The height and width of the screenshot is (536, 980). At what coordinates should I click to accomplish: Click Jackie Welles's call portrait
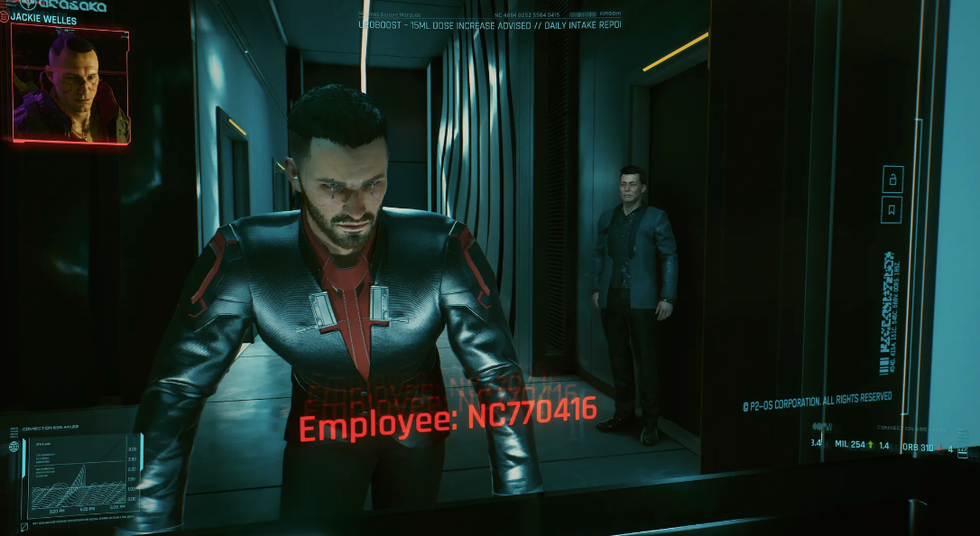tap(70, 85)
